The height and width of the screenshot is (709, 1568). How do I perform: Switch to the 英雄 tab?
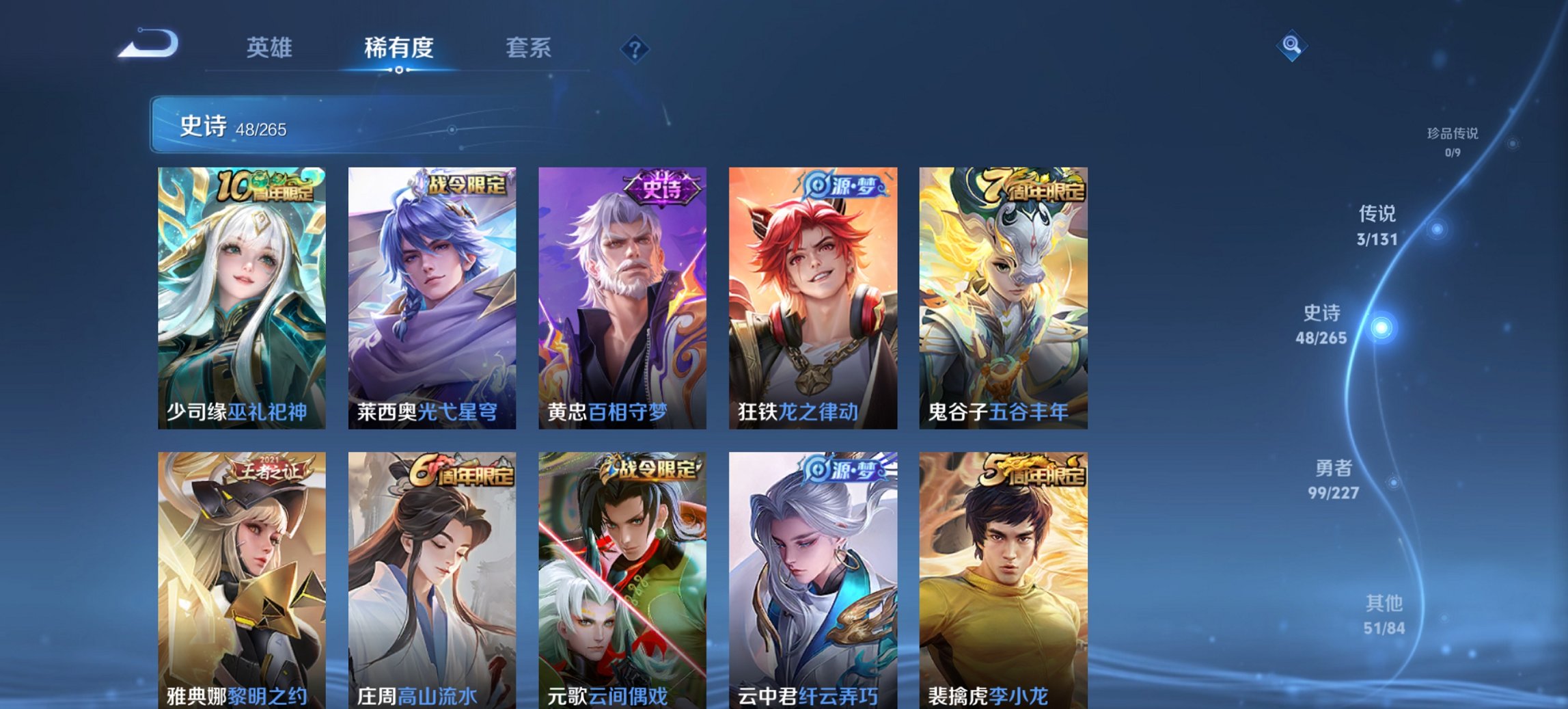coord(271,49)
